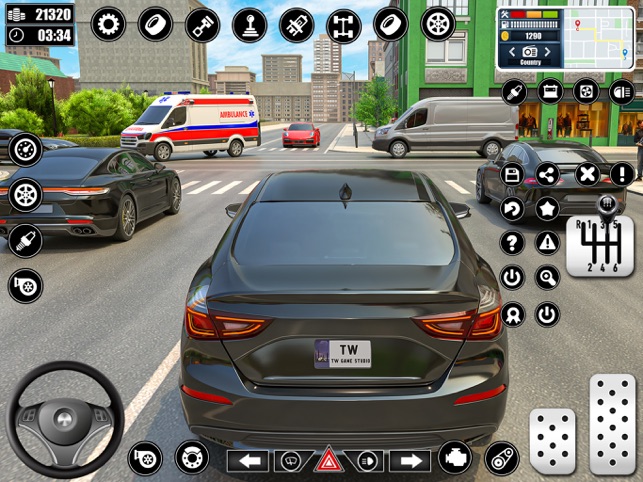Activate the right turn signal arrow
The image size is (643, 482).
coord(408,460)
